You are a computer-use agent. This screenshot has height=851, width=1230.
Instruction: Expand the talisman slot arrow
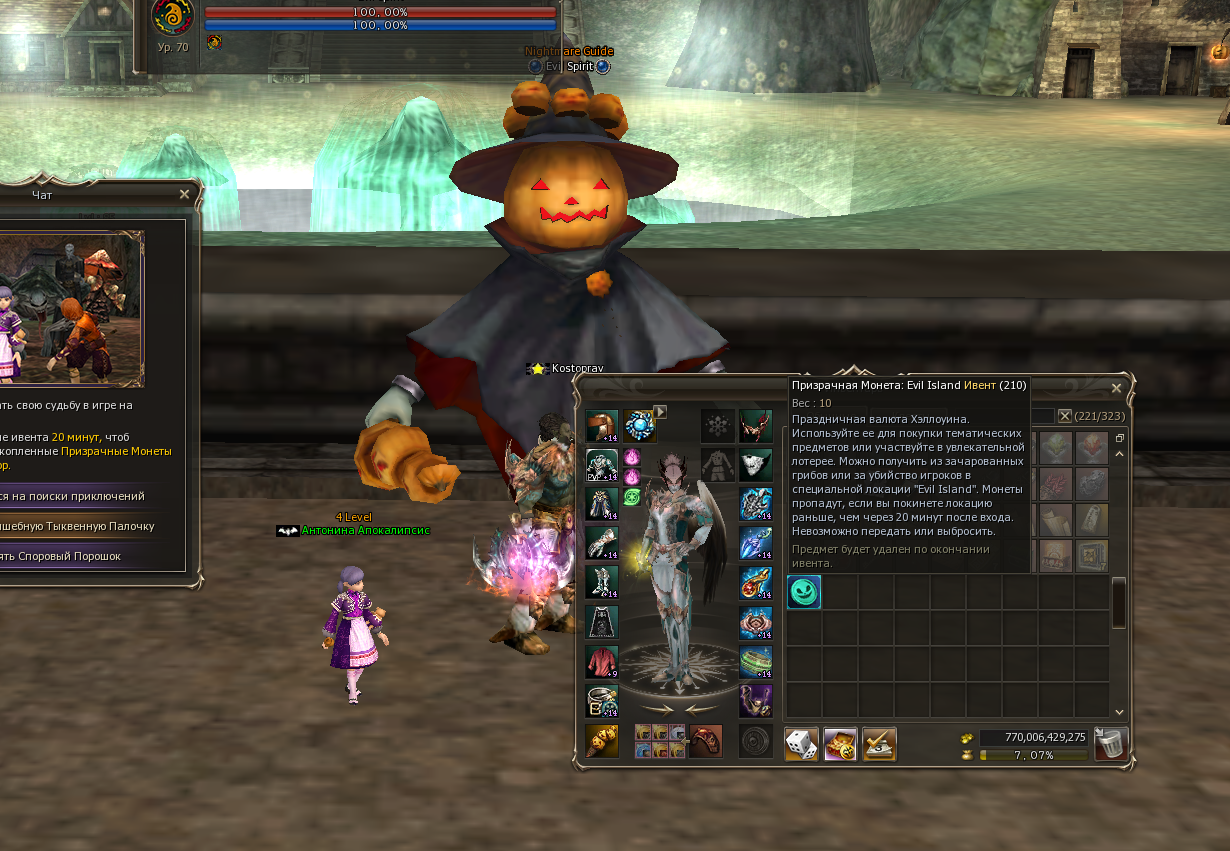tap(660, 411)
